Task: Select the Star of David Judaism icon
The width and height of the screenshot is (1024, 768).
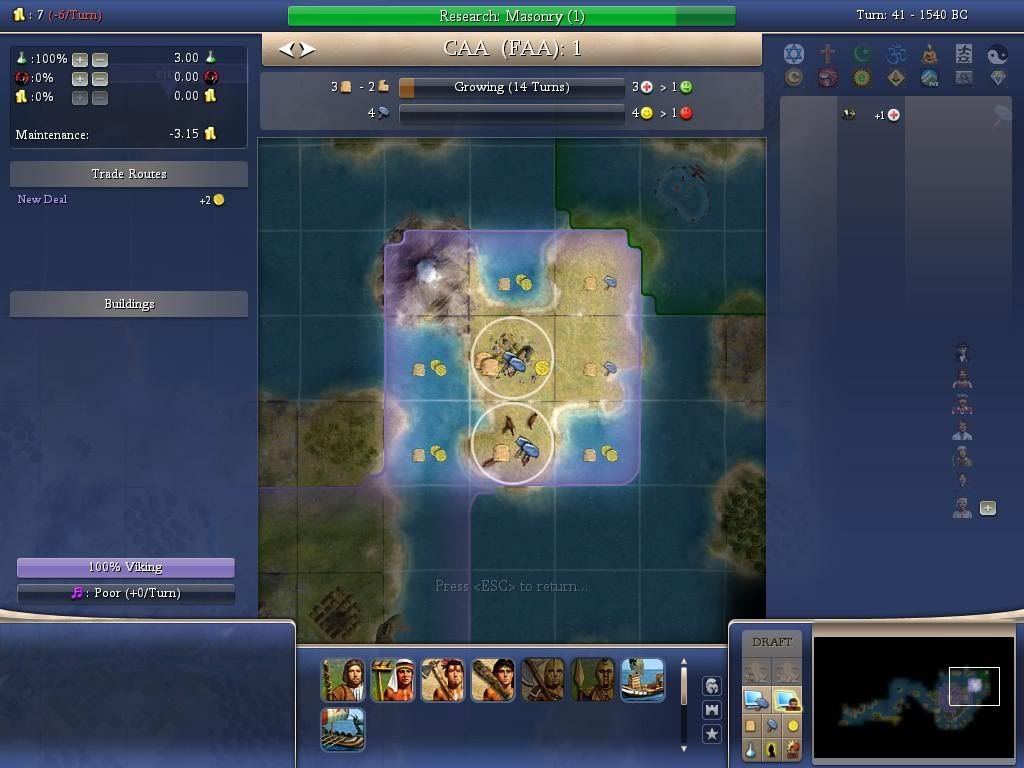Action: [x=793, y=54]
